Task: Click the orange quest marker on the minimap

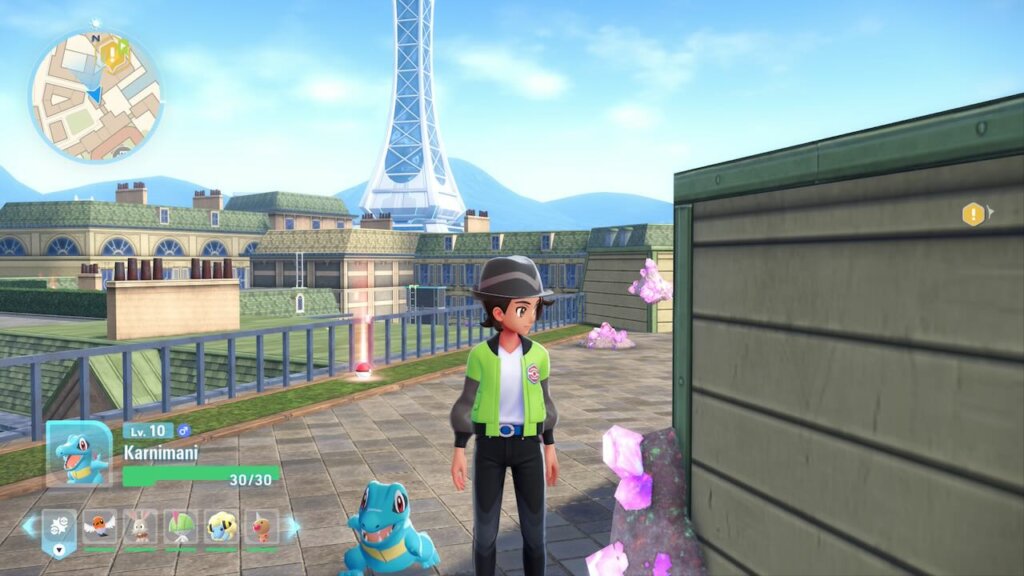Action: click(114, 54)
